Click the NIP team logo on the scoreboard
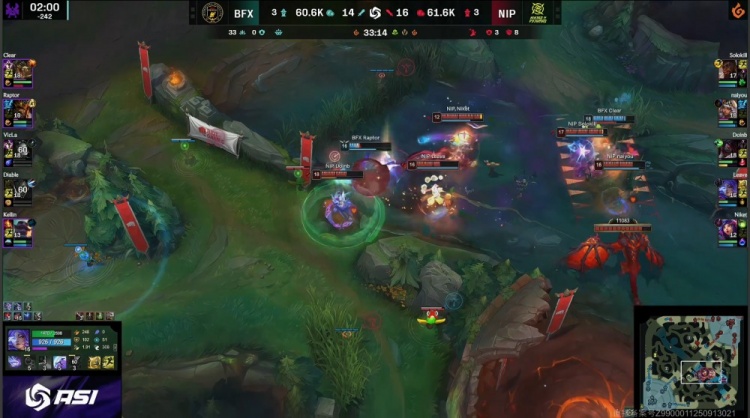750x418 pixels. (536, 13)
